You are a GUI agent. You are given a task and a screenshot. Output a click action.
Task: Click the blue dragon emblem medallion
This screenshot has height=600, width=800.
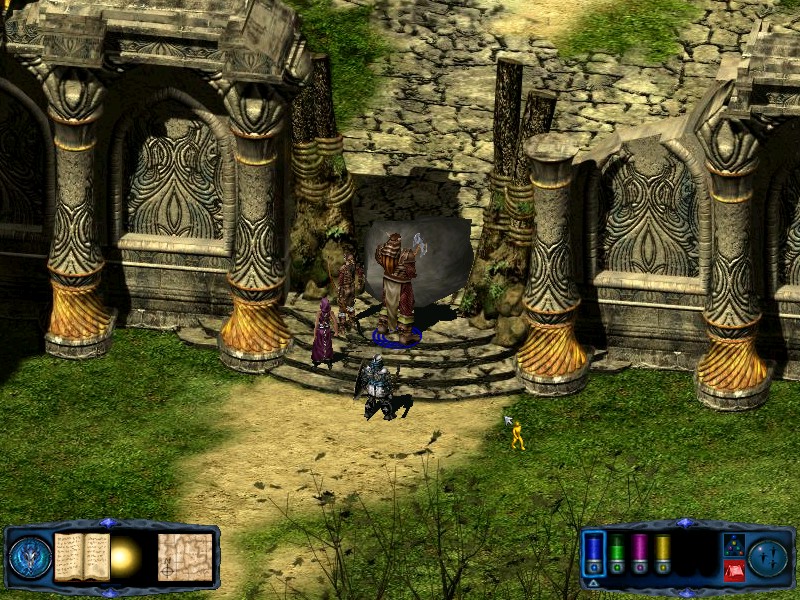(30, 557)
